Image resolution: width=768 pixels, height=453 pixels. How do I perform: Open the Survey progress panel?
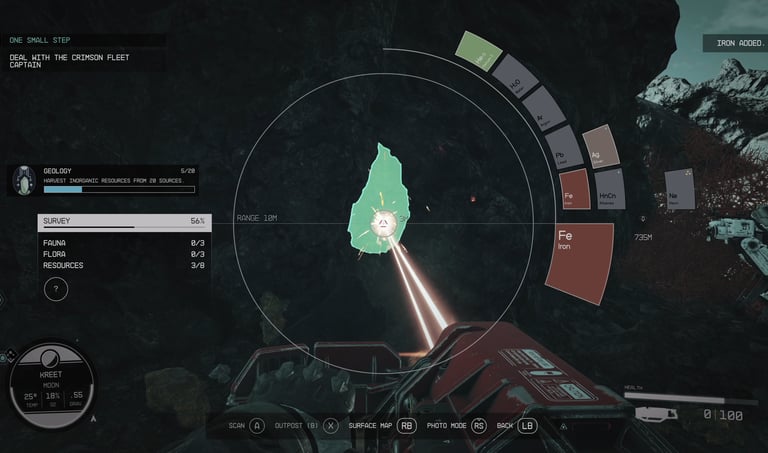coord(123,222)
